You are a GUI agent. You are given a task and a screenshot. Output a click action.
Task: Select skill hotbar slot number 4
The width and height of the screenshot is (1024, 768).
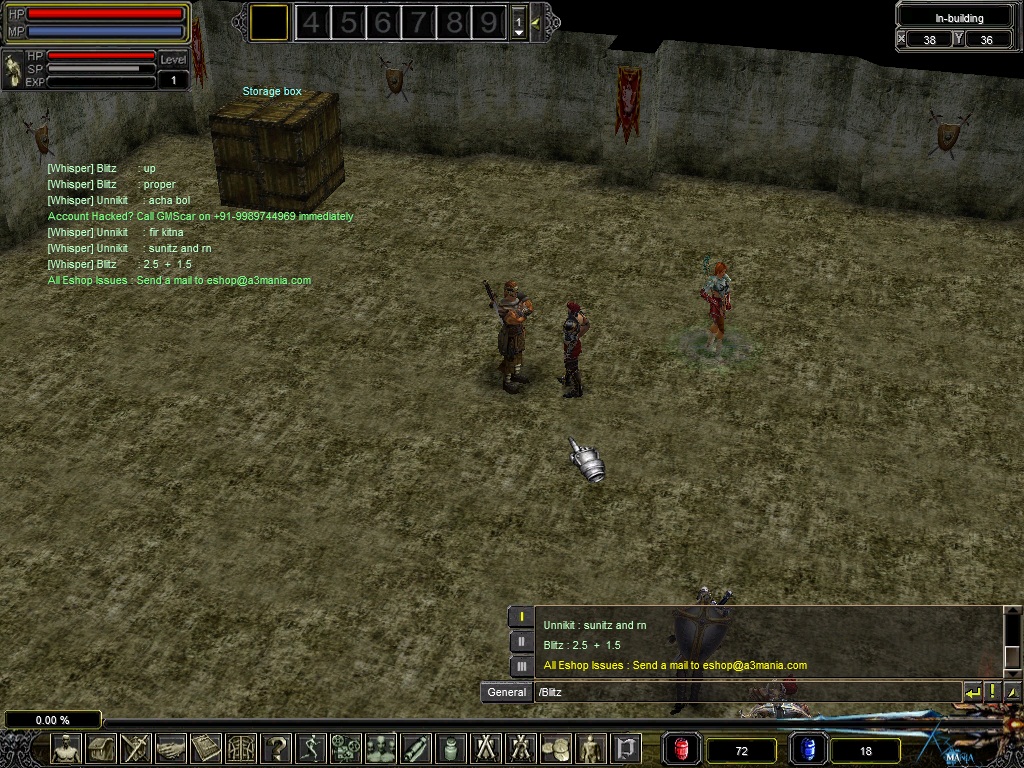click(x=312, y=22)
